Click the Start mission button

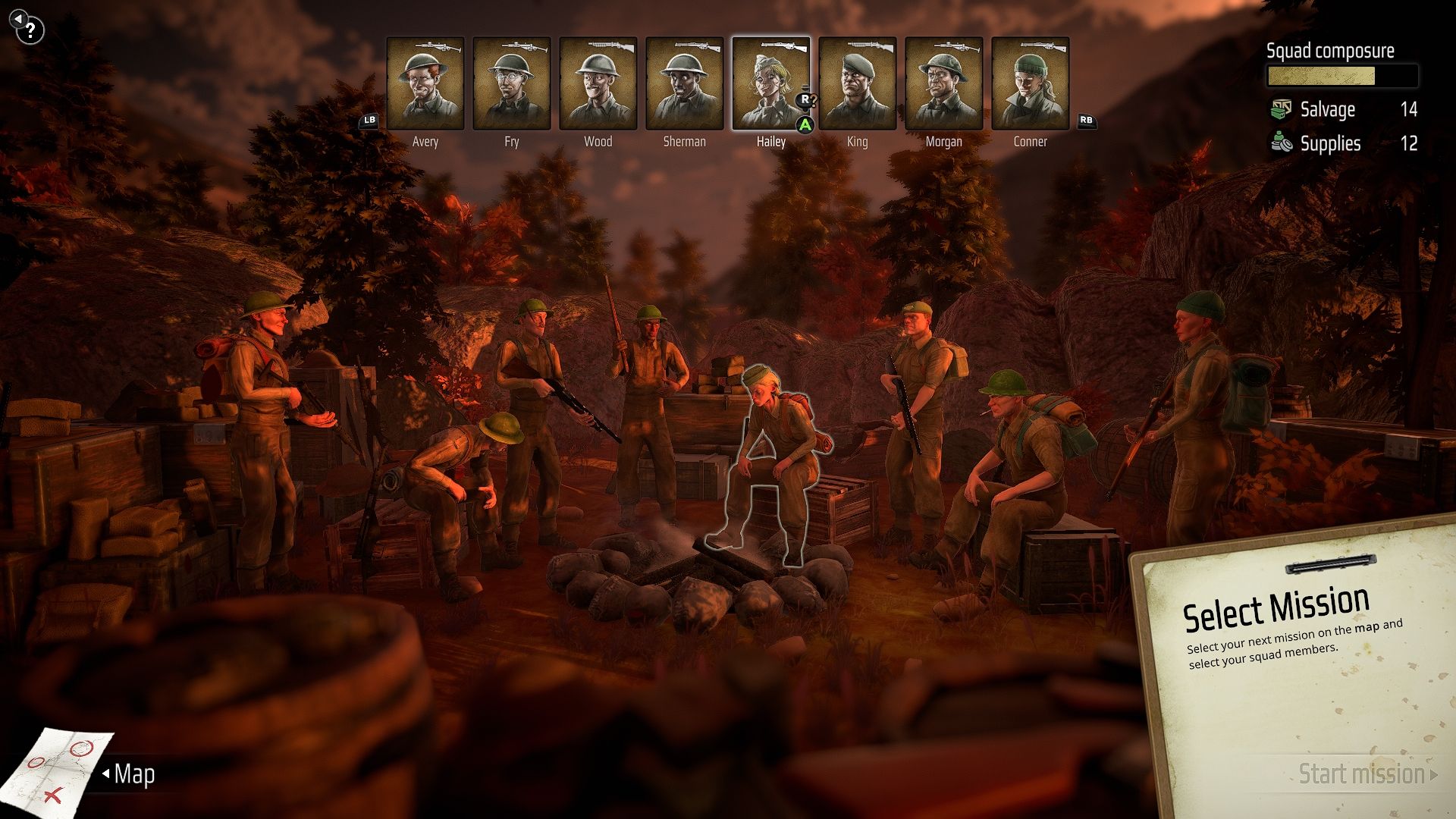pos(1362,774)
